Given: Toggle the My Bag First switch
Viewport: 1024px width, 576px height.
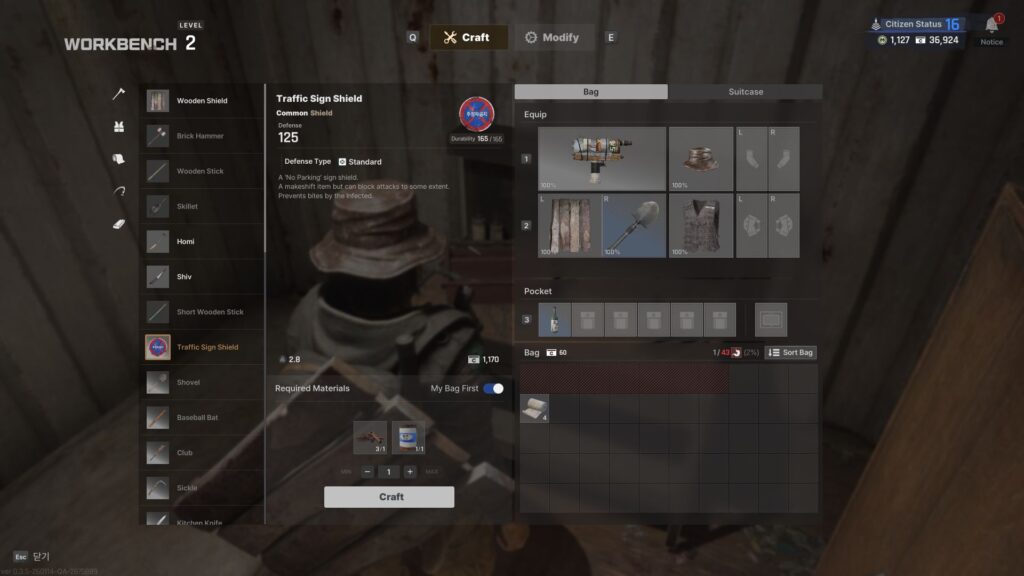Looking at the screenshot, I should pos(493,388).
